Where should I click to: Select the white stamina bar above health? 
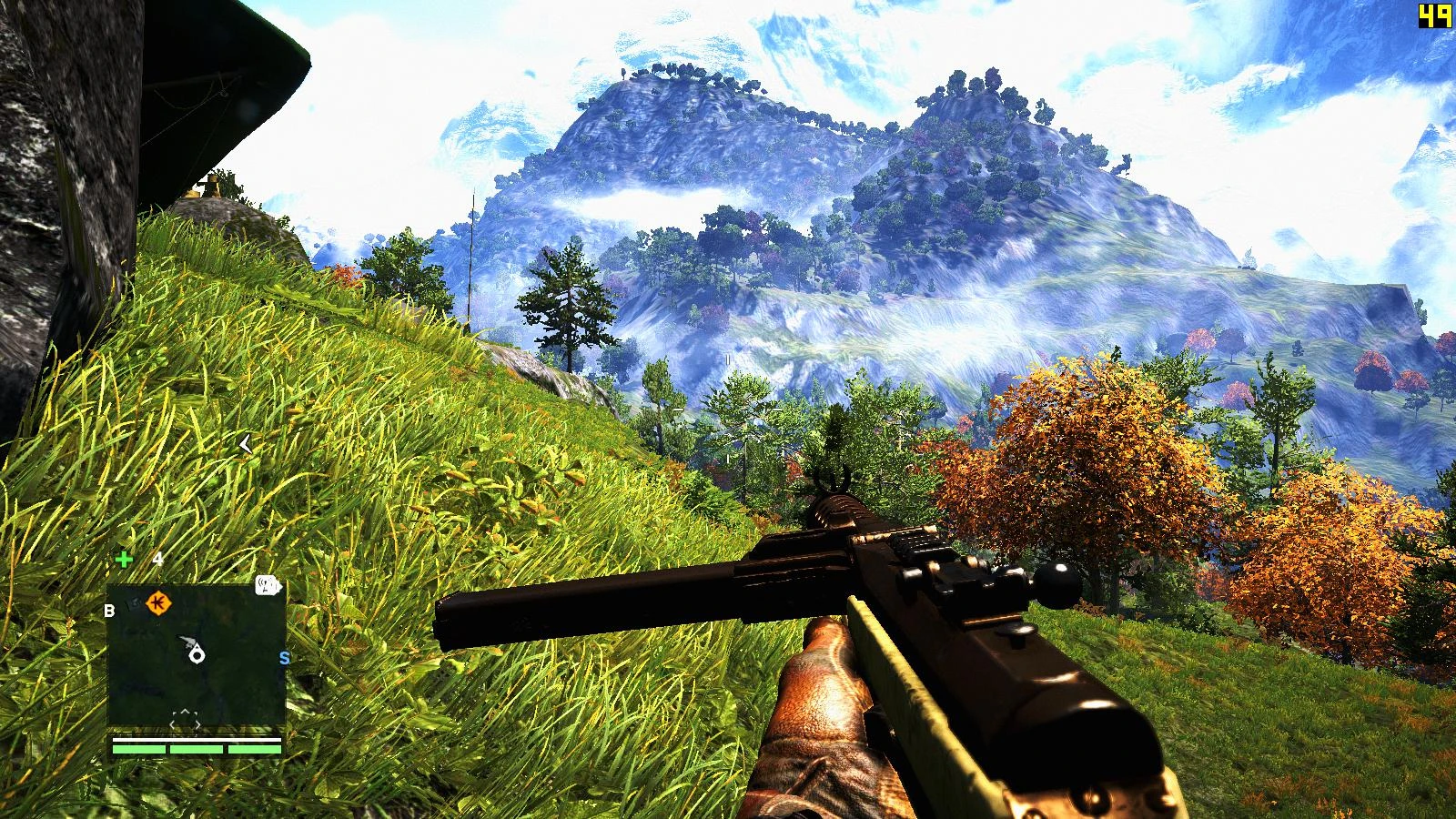point(196,740)
